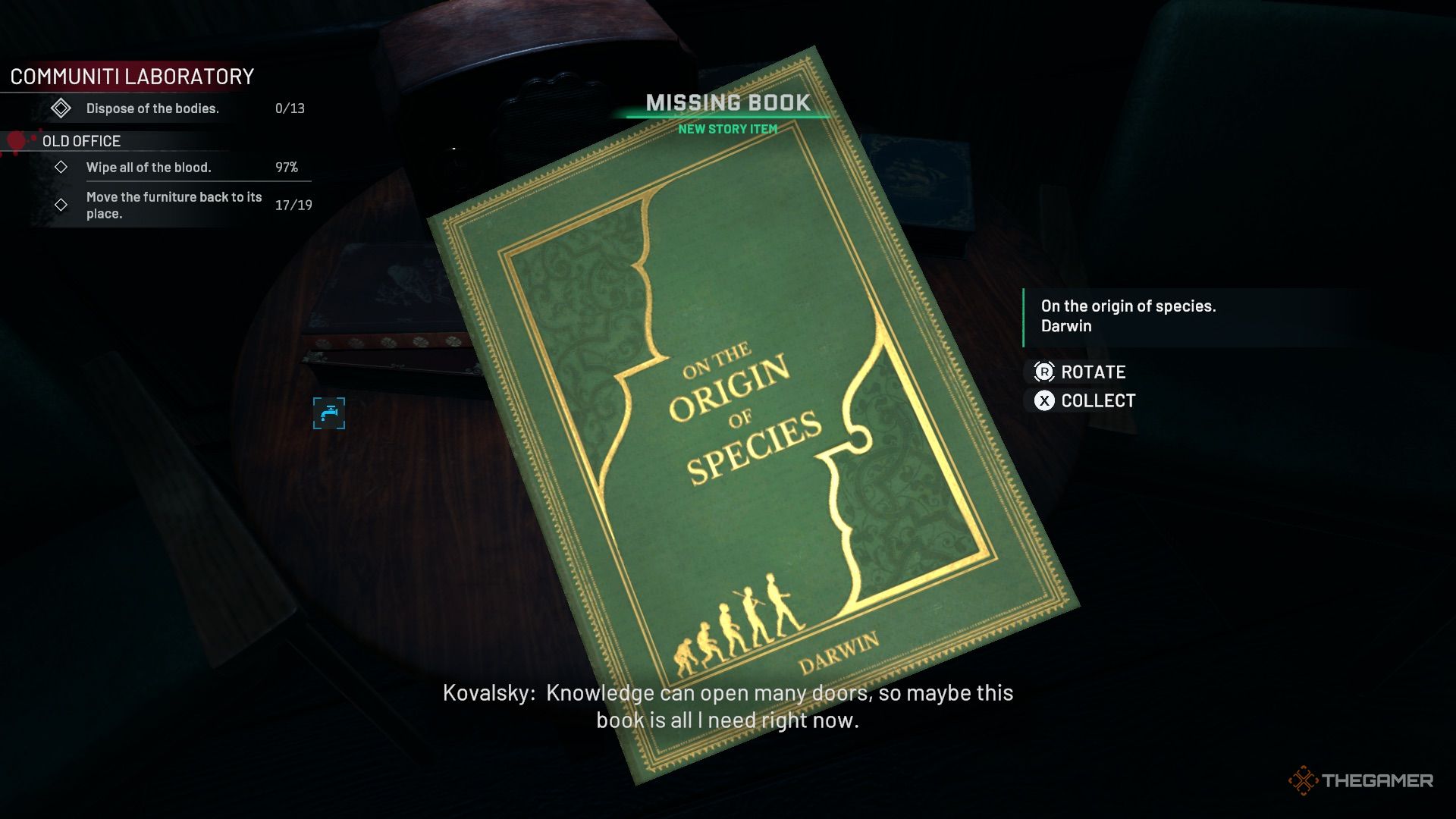Image resolution: width=1456 pixels, height=819 pixels.
Task: Click the water faucet marker icon
Action: pos(329,413)
